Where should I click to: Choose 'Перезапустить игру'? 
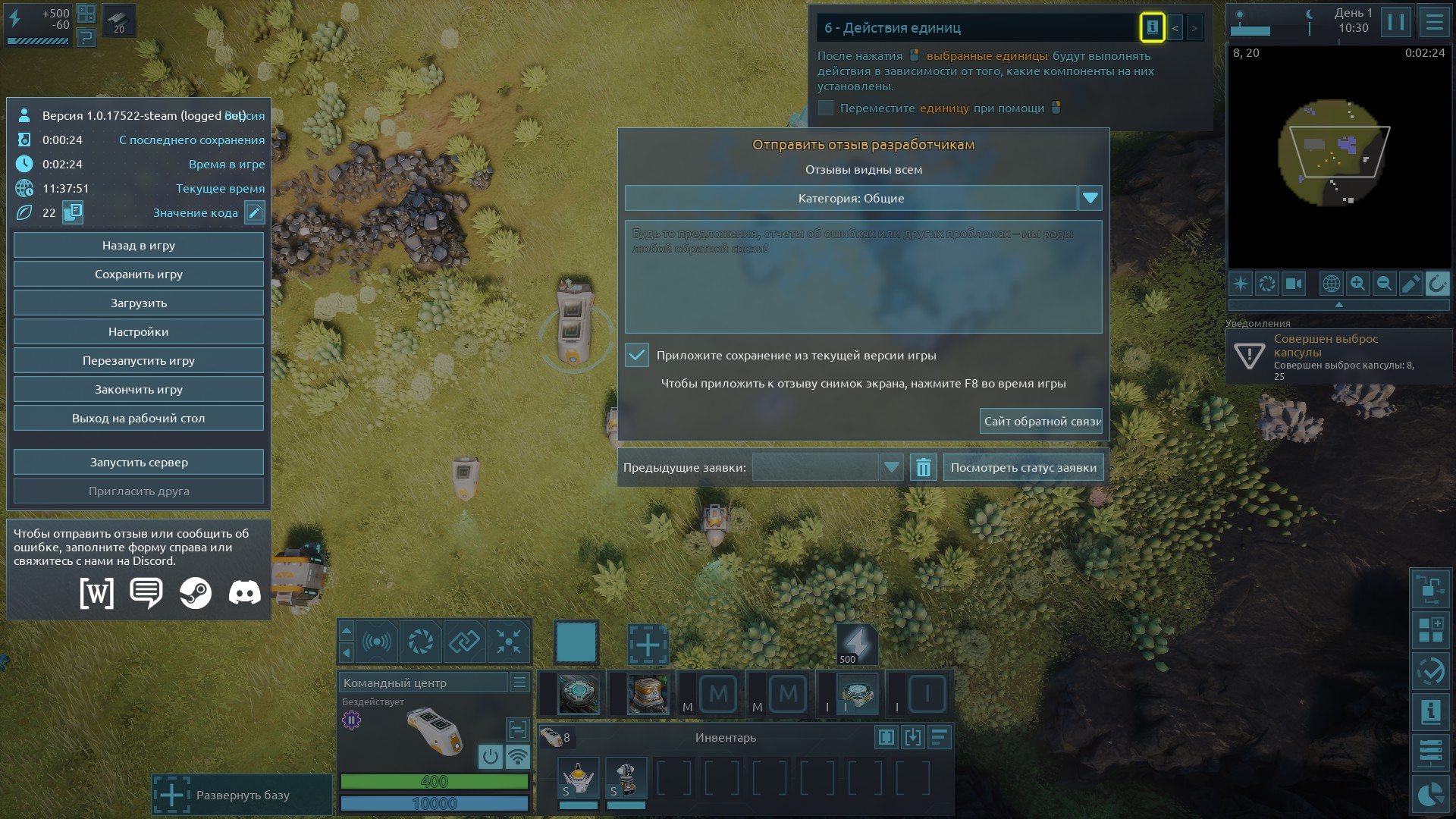tap(139, 361)
